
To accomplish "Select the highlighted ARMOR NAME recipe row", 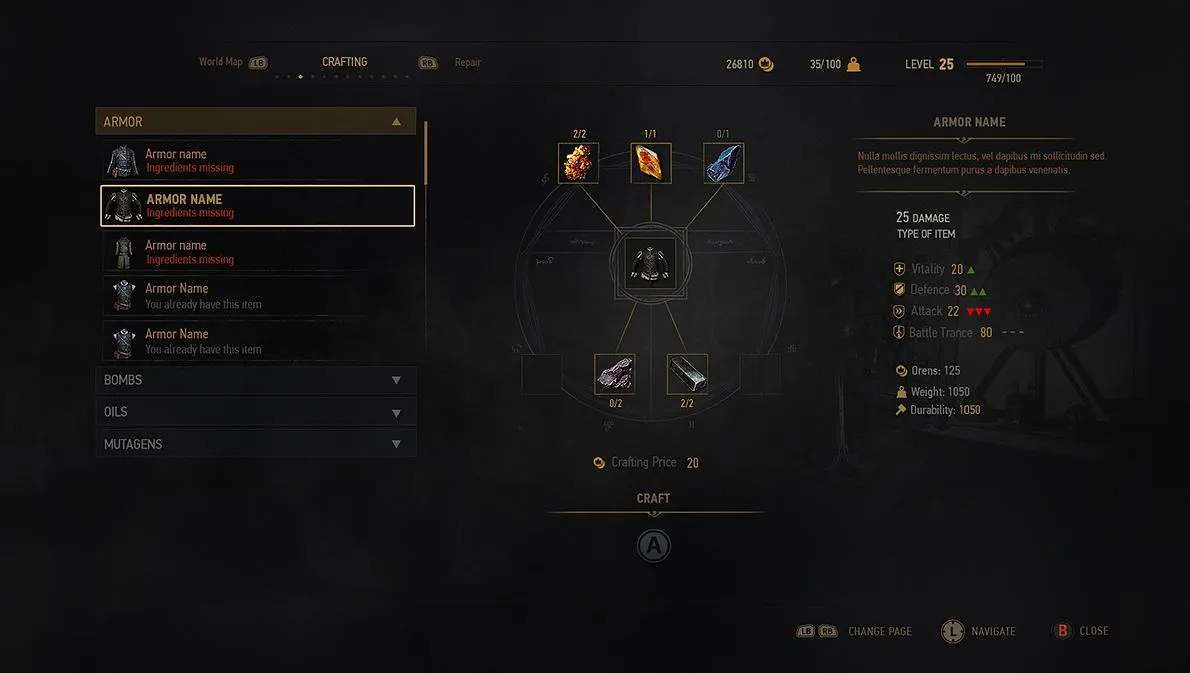I will (257, 205).
